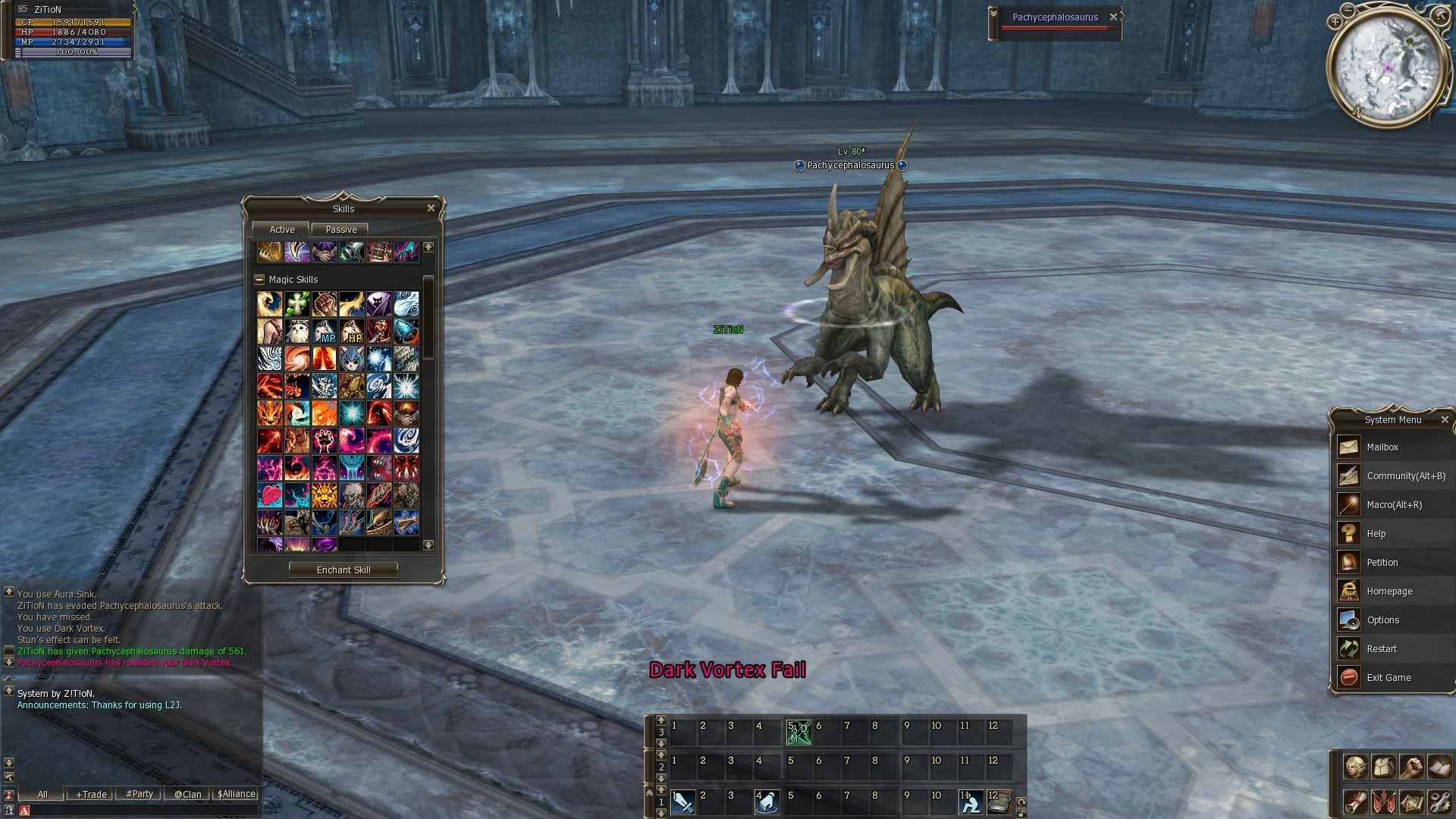Switch to the Passive skills tab

(340, 229)
